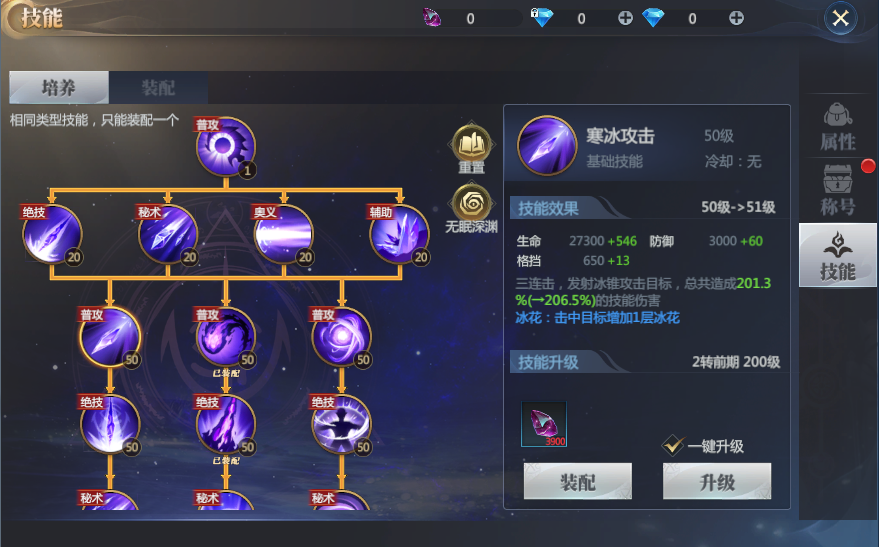Screen dimensions: 879x547
Task: Choose the 辅助 crystal skill node
Action: click(399, 234)
